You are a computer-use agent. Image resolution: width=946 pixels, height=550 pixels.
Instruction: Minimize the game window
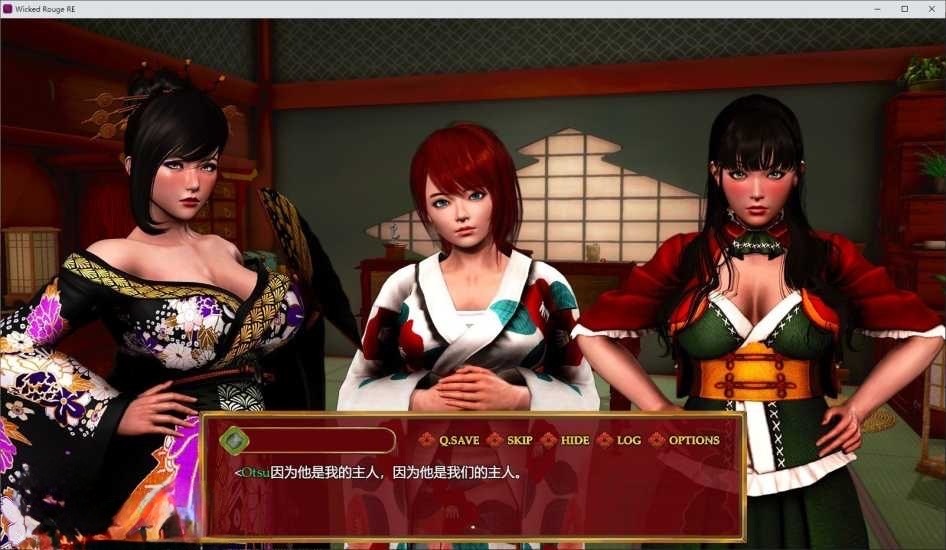[x=878, y=9]
